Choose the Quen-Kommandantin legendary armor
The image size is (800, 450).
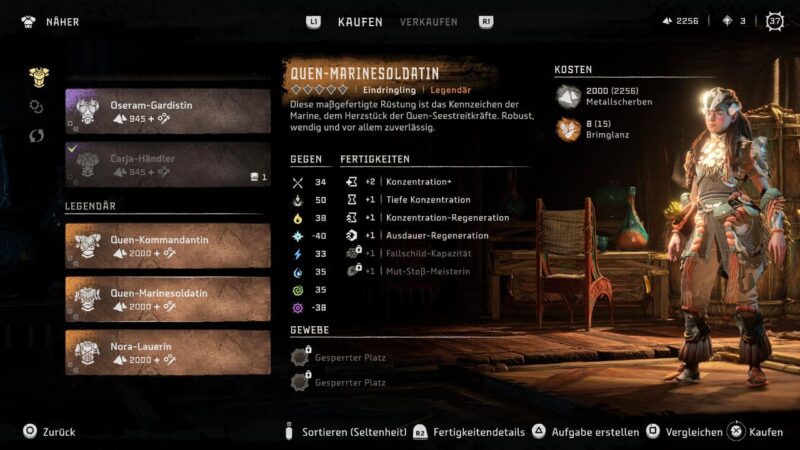point(168,245)
